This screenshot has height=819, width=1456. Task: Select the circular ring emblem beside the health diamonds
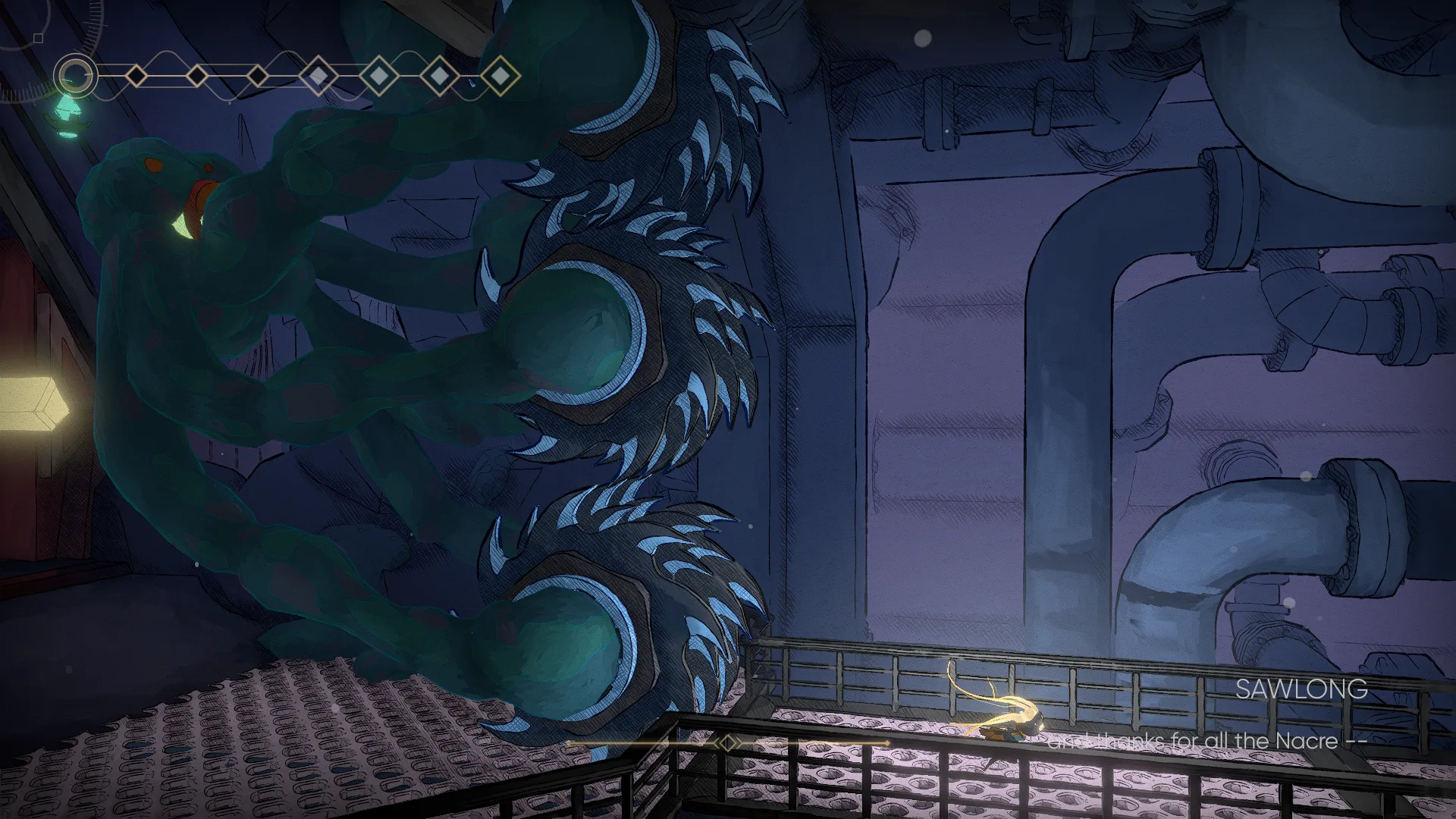tap(74, 75)
